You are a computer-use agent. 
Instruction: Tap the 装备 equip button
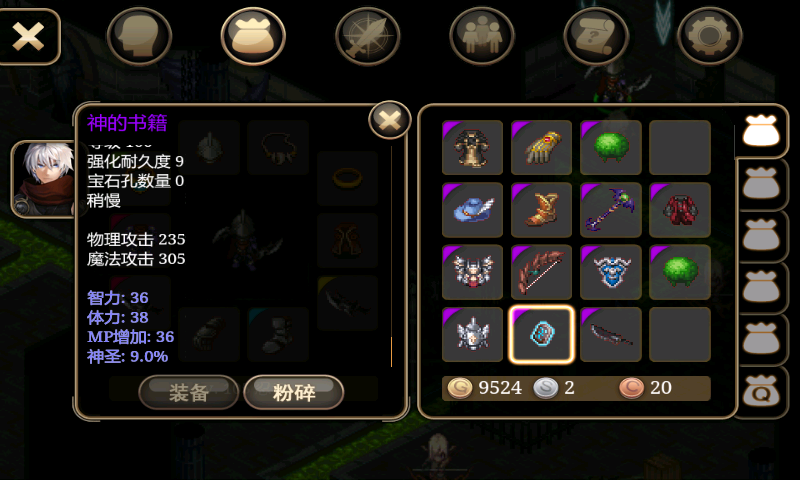point(188,392)
